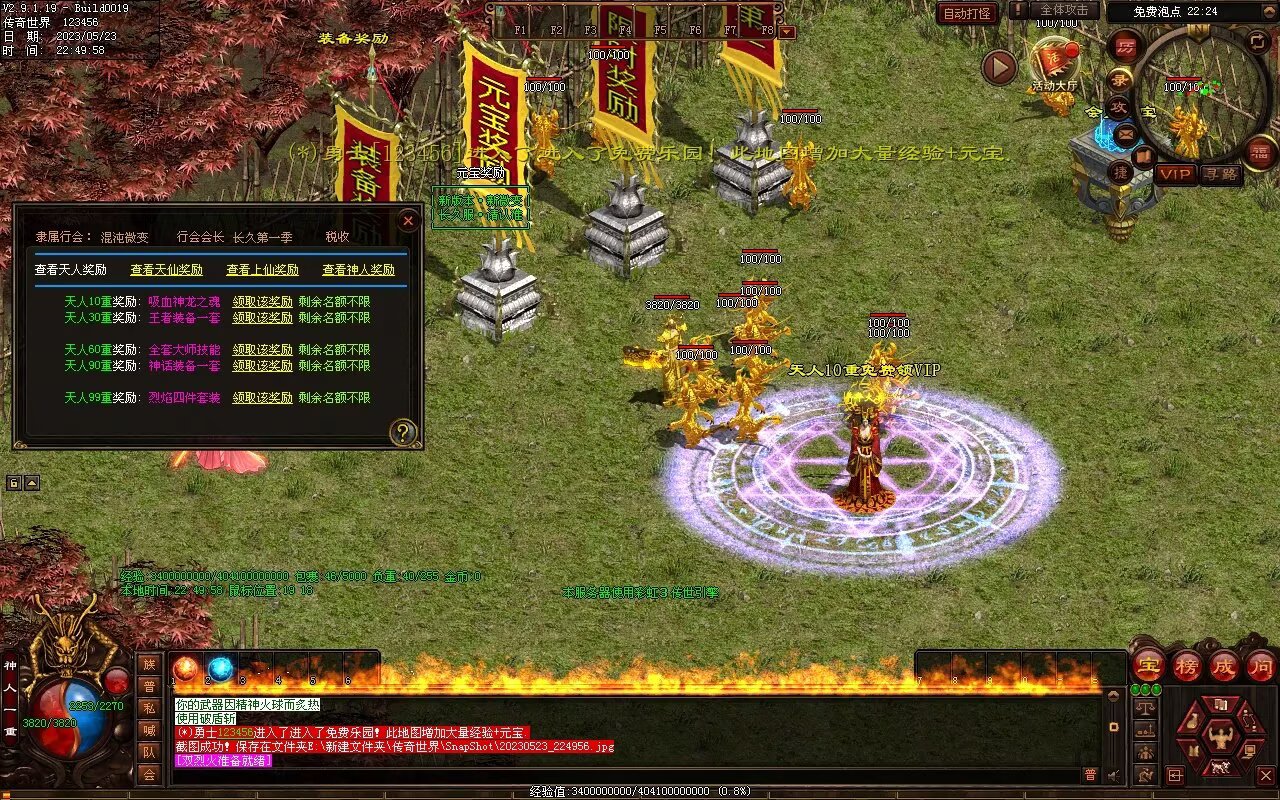1280x800 pixels.
Task: Use the blue orb skill in slot 2
Action: click(220, 669)
